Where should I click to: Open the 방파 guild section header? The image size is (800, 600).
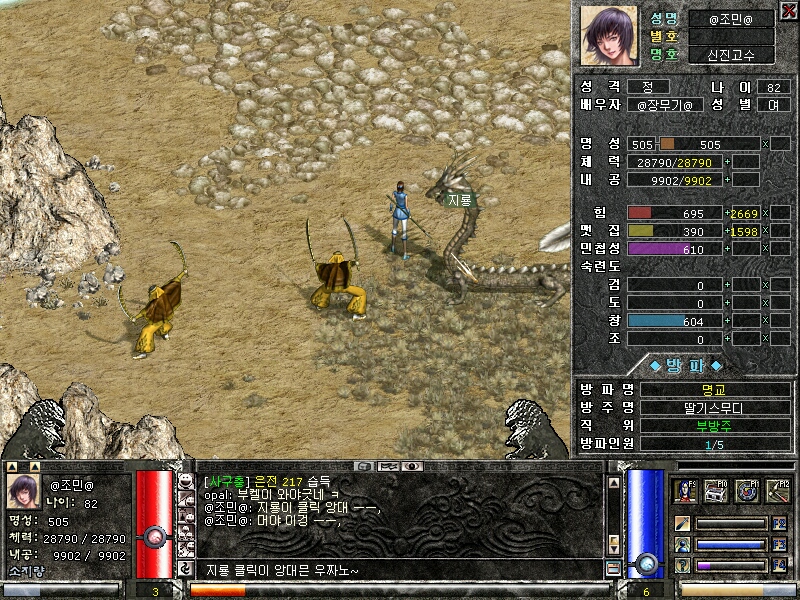685,365
